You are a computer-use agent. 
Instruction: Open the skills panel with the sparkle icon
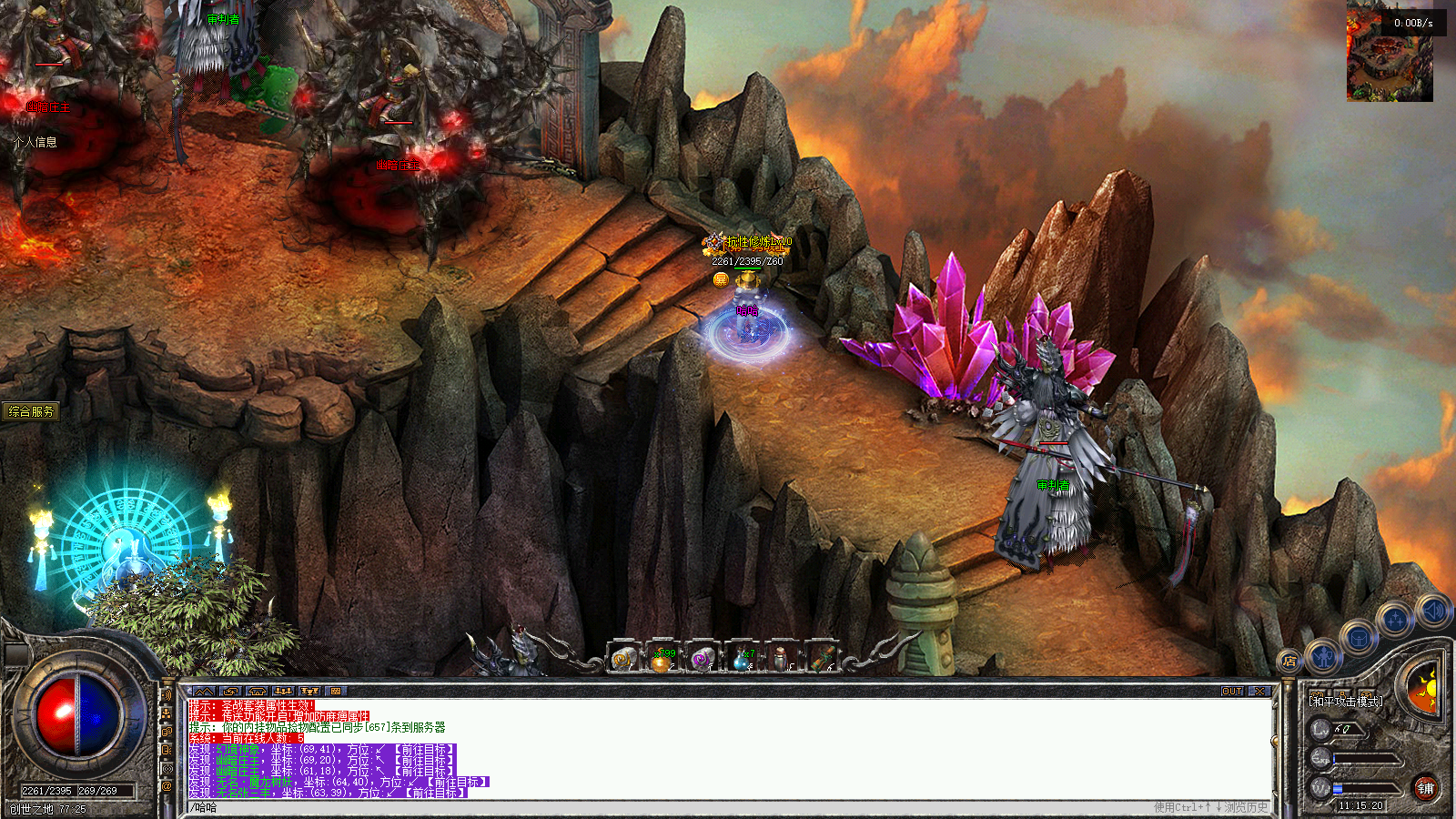(x=1394, y=622)
